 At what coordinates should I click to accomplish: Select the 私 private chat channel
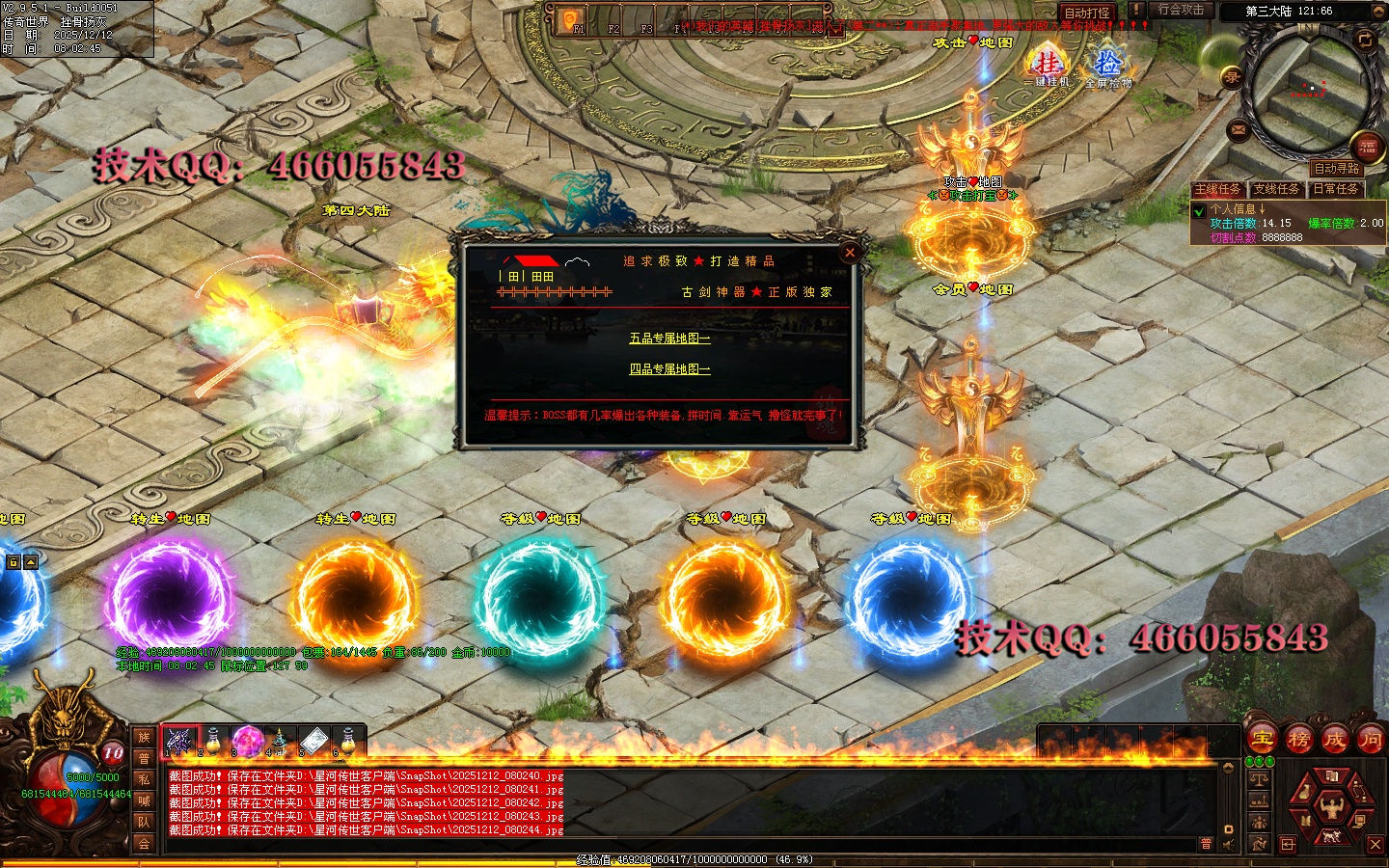[144, 779]
